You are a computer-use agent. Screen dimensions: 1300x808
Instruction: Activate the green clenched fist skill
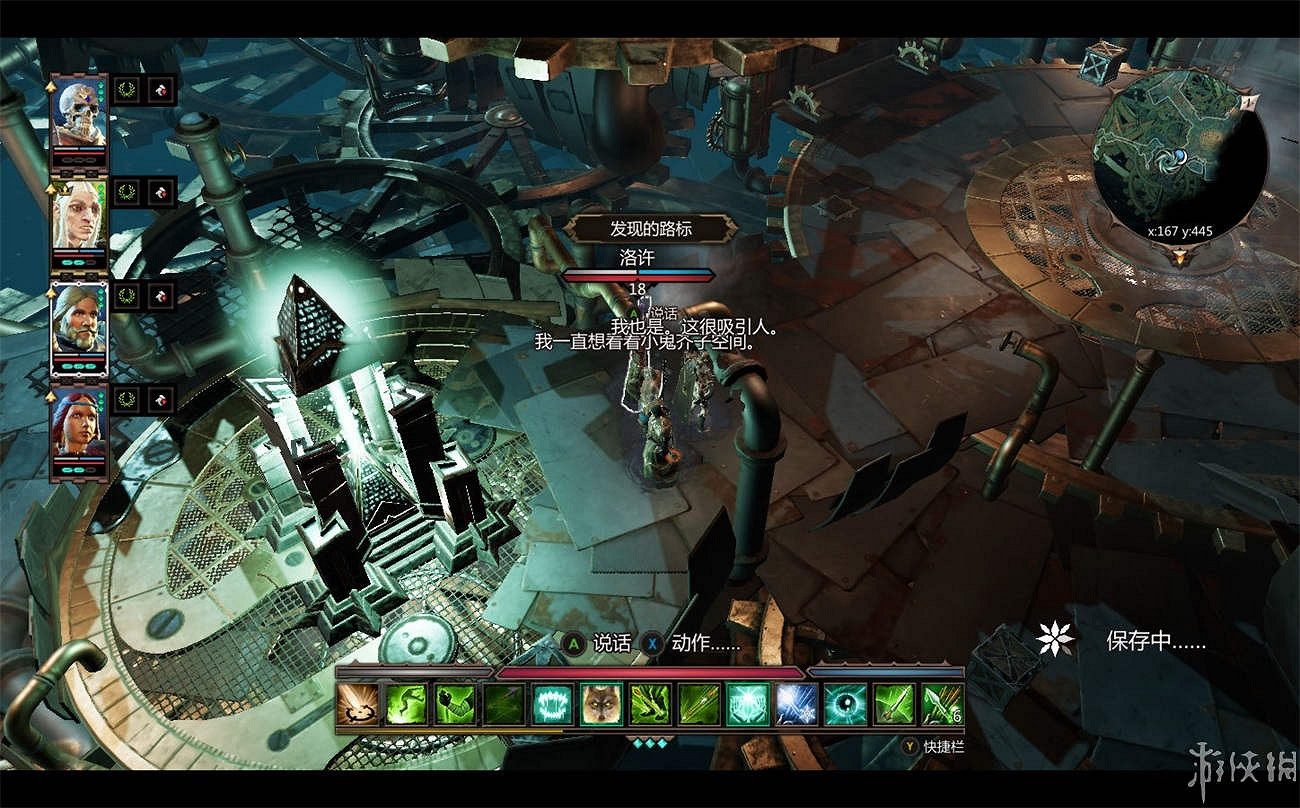(x=454, y=704)
